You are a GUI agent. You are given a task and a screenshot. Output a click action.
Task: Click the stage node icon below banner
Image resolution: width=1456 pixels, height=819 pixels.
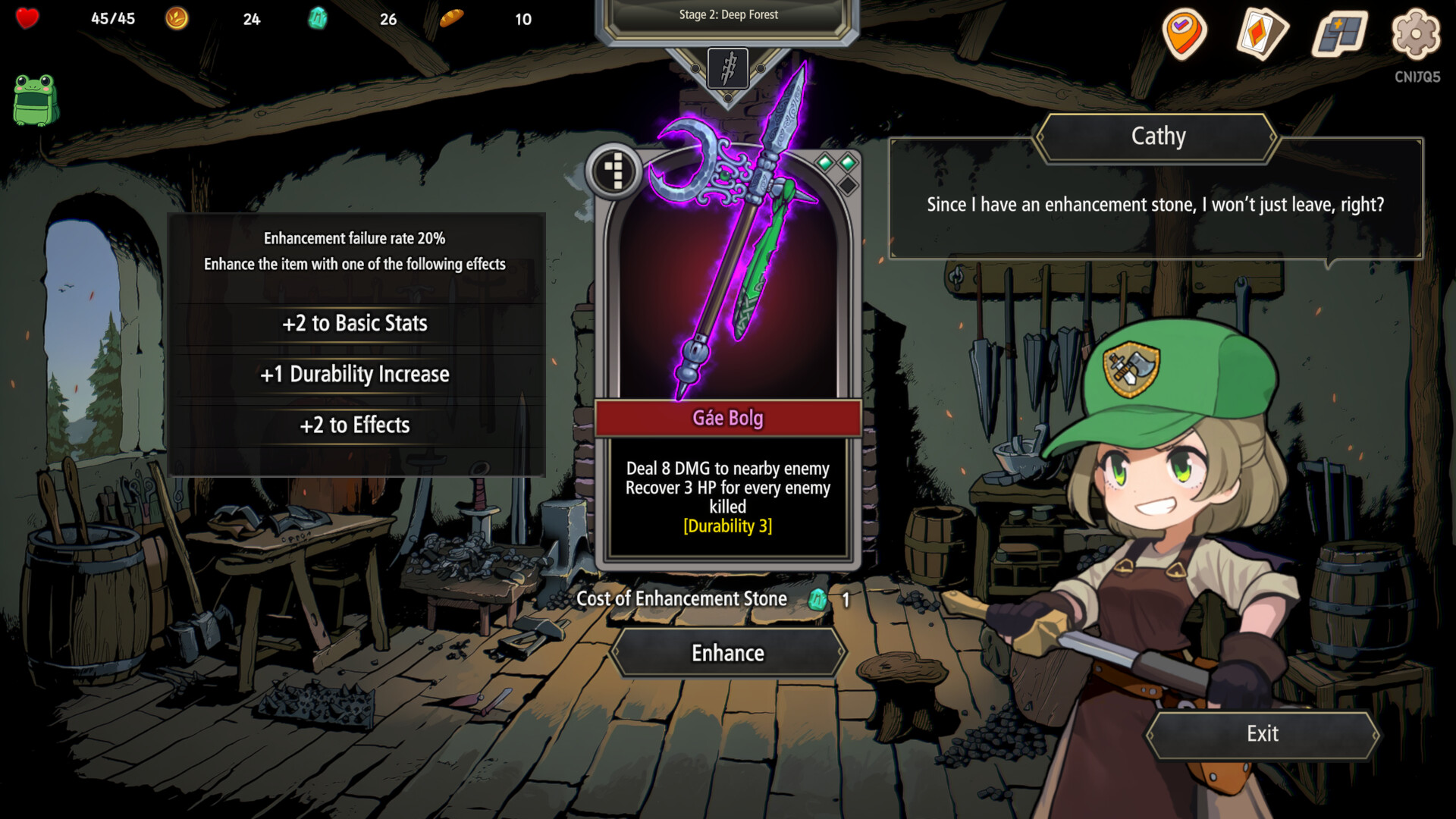coord(728,68)
